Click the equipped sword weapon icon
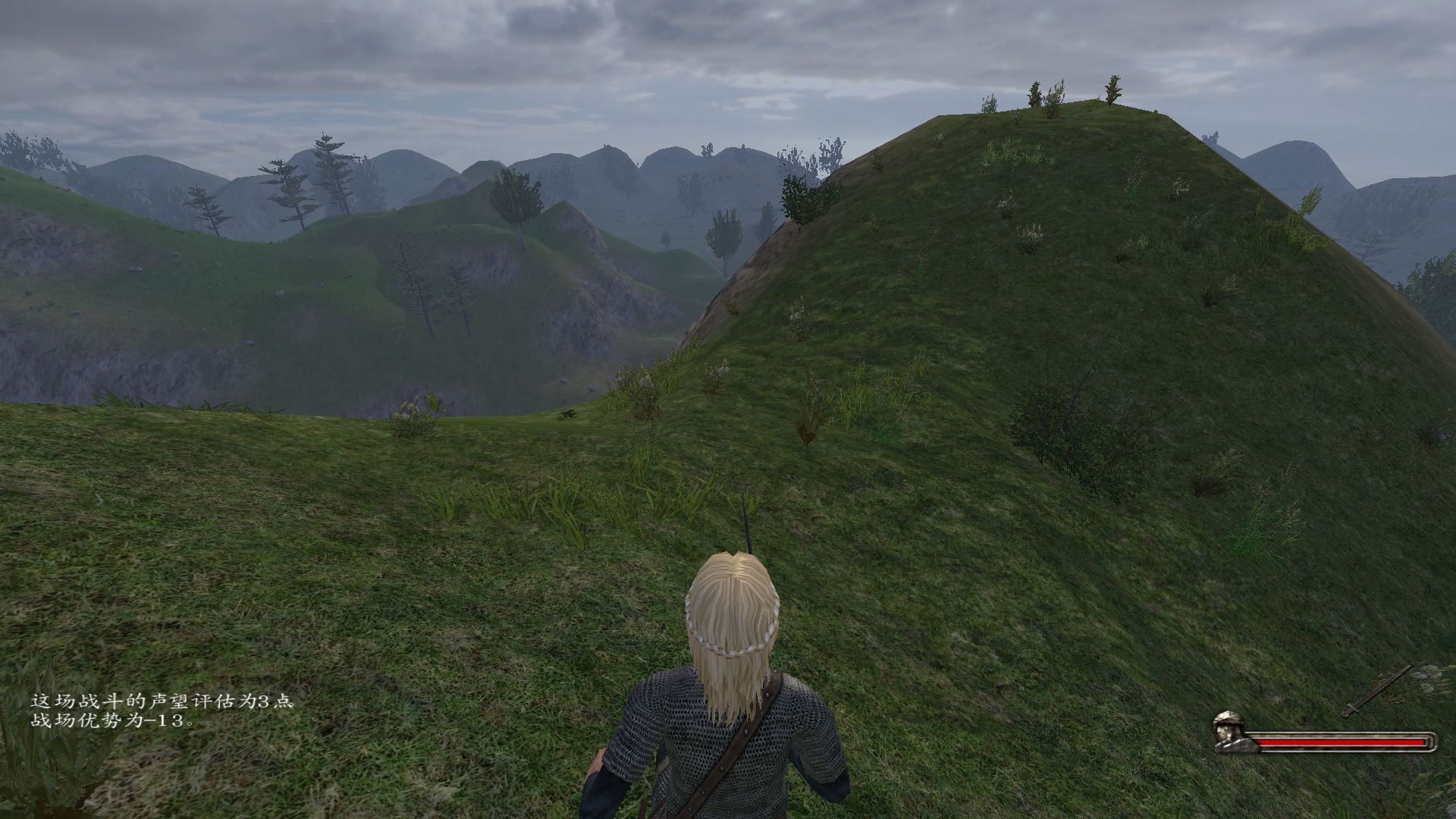 click(1376, 691)
